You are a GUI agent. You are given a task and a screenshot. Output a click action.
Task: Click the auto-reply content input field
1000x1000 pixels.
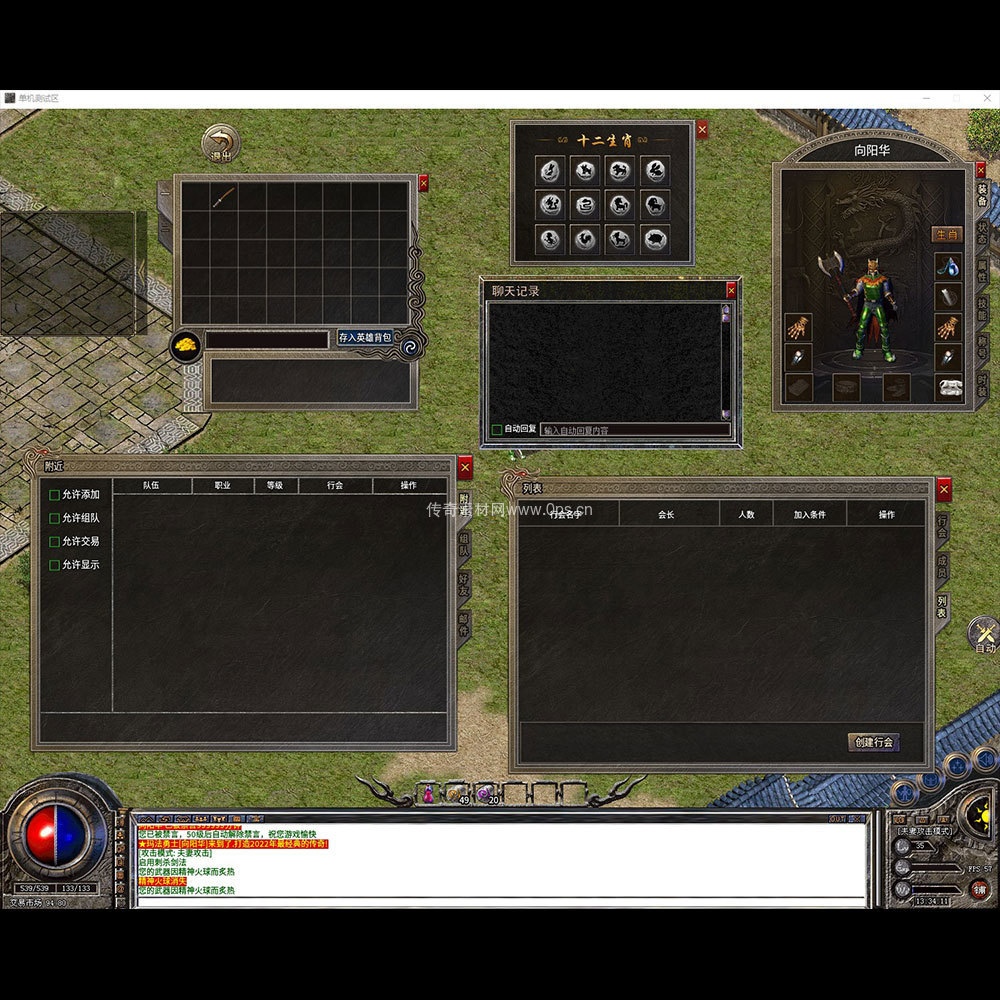635,430
